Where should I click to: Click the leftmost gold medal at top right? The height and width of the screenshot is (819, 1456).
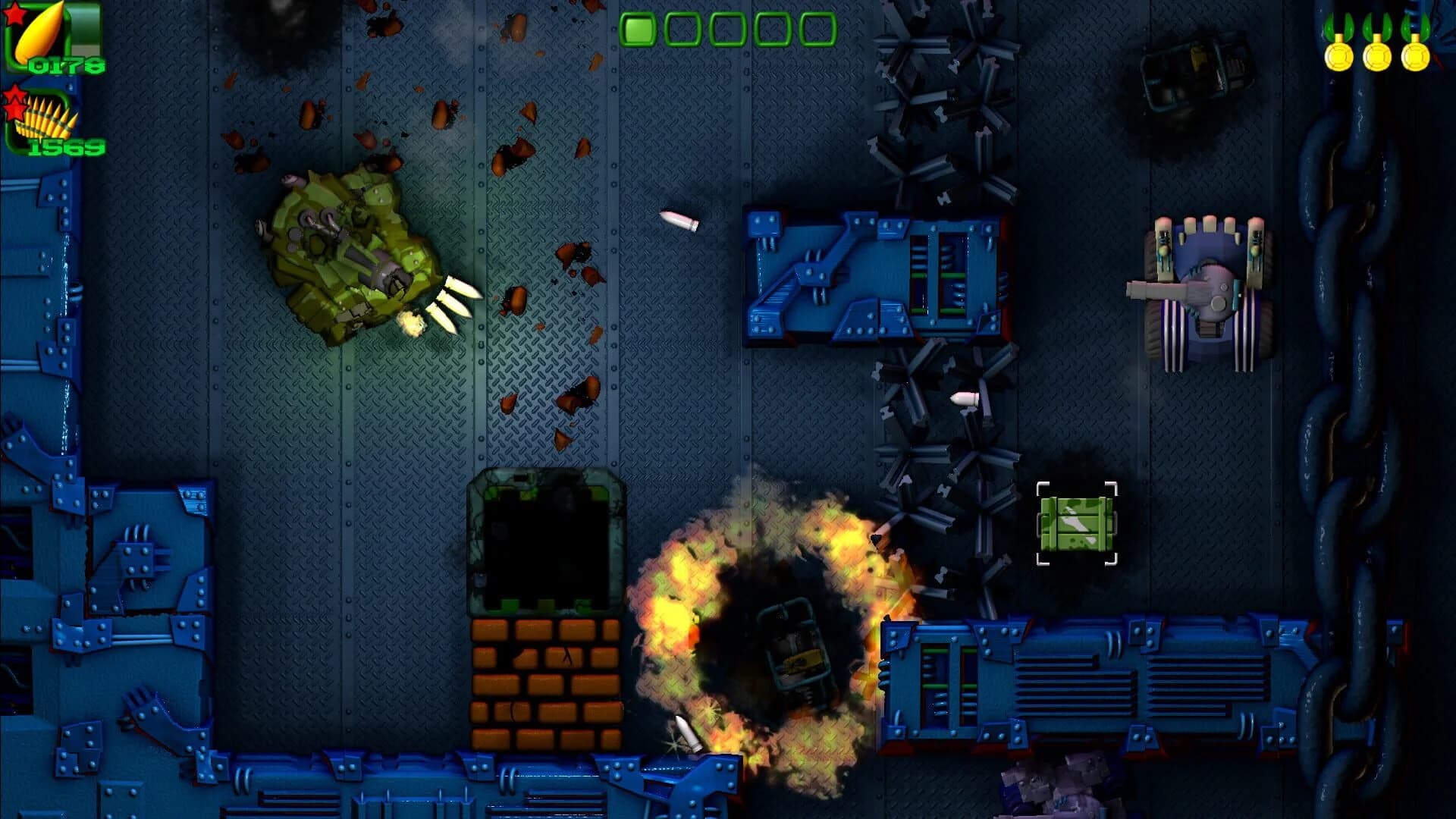click(1338, 57)
